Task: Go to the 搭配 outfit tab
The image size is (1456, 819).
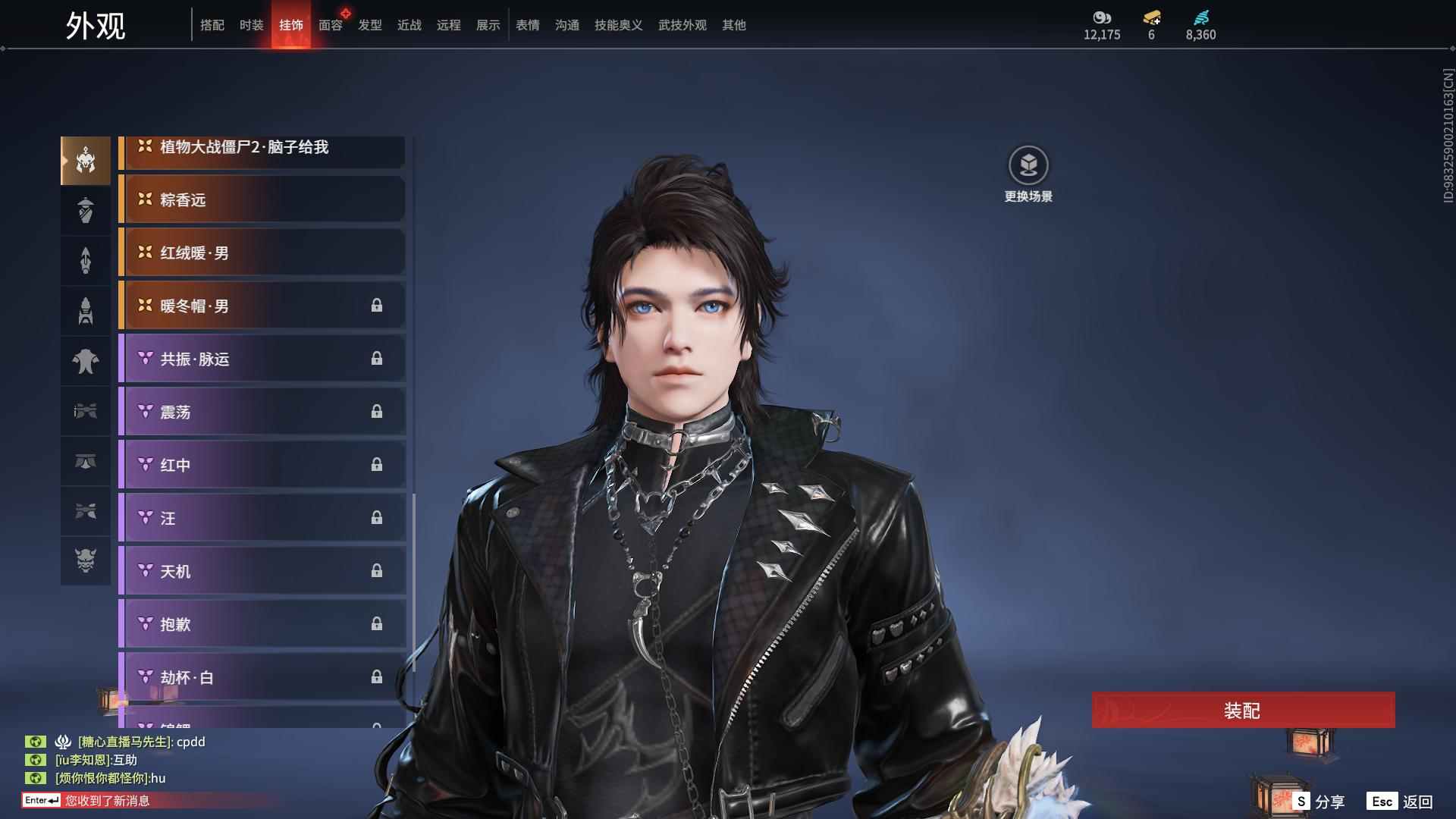Action: coord(212,25)
